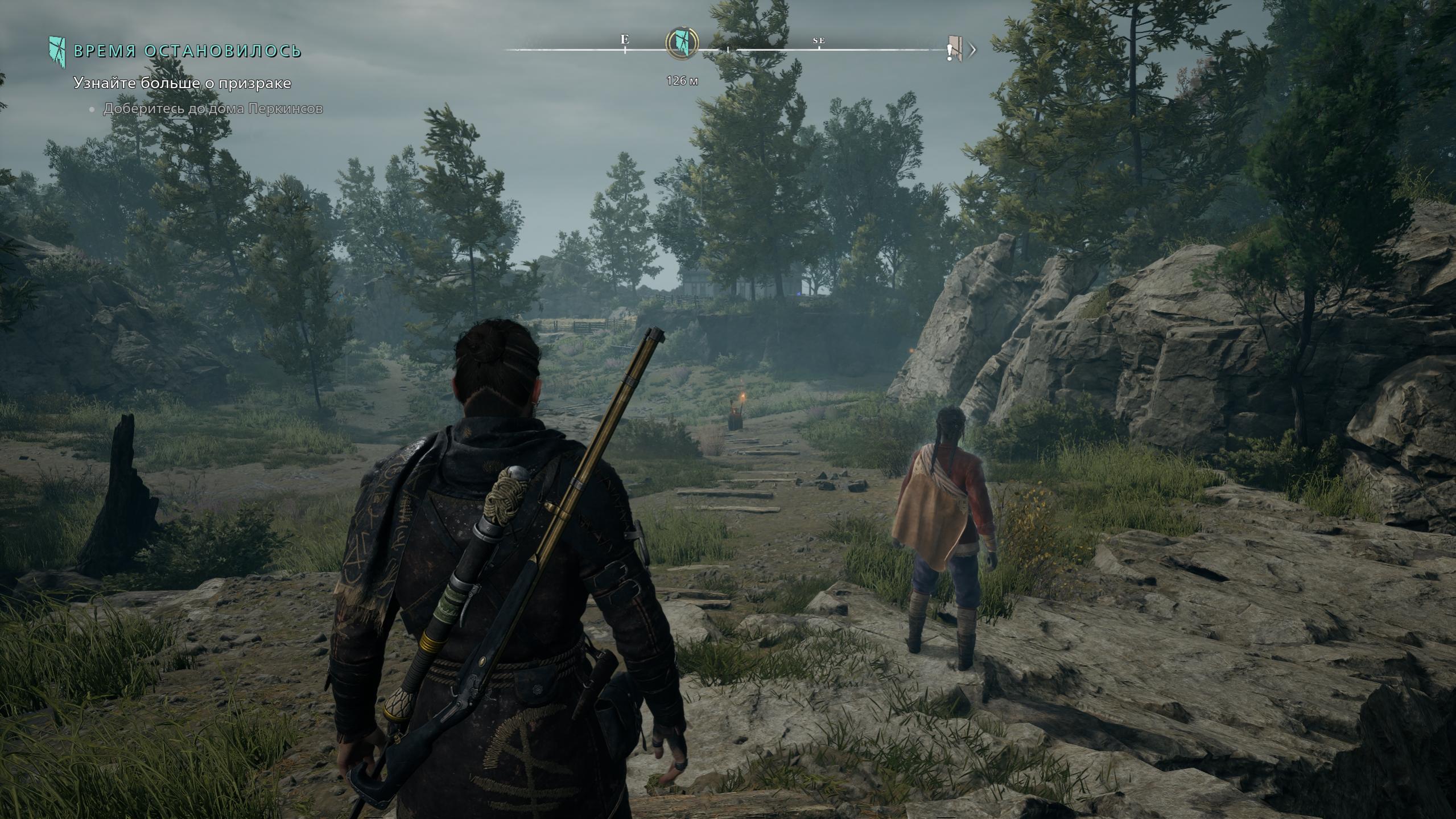
Task: Select the "Доберитесь до дома Перкинсов" objective
Action: (213, 109)
